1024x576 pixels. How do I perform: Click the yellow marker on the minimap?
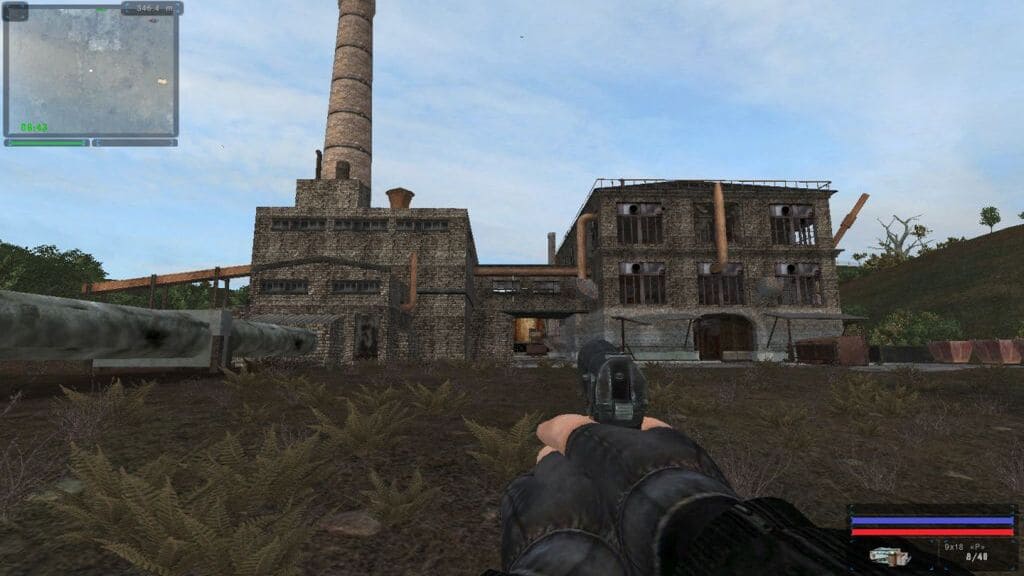coord(161,81)
